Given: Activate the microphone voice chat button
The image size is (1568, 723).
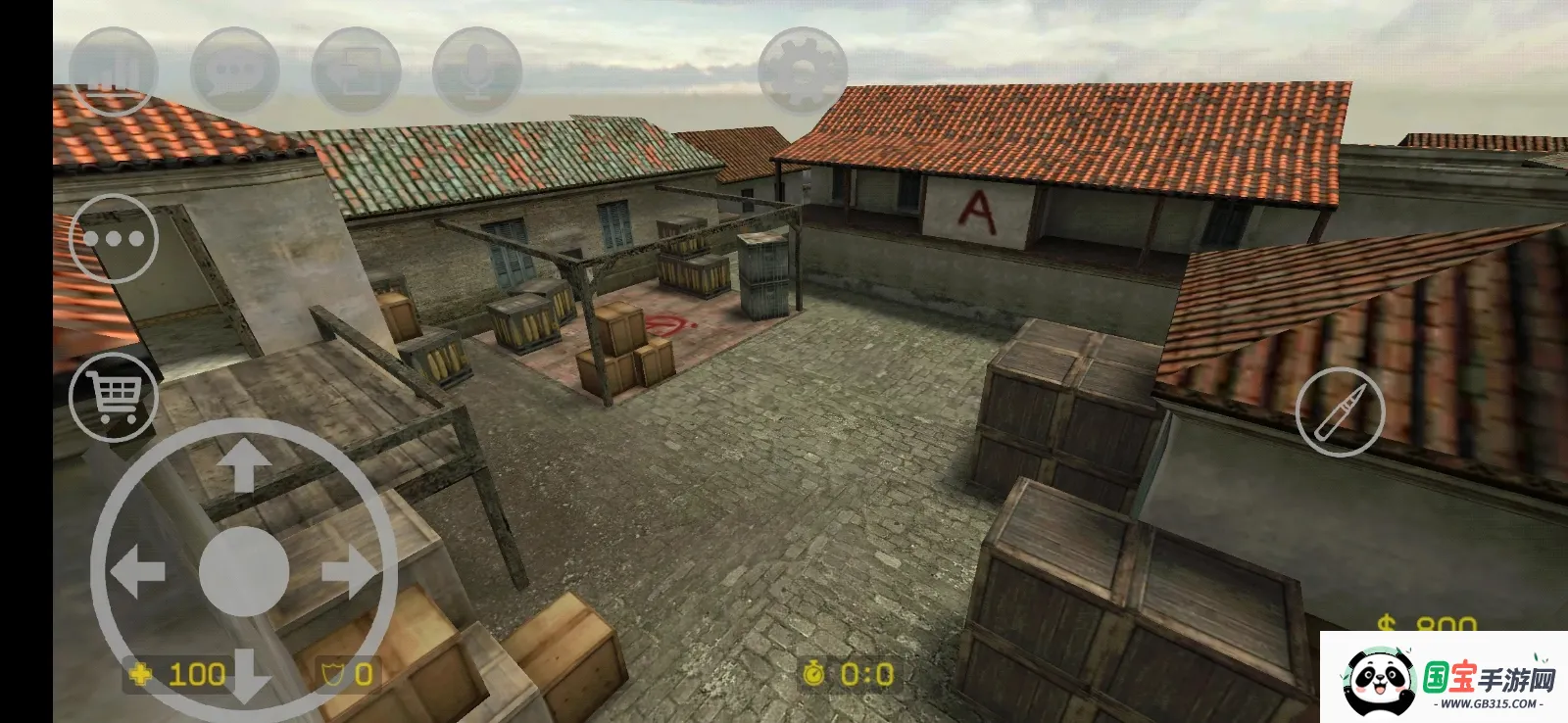Looking at the screenshot, I should (x=477, y=71).
